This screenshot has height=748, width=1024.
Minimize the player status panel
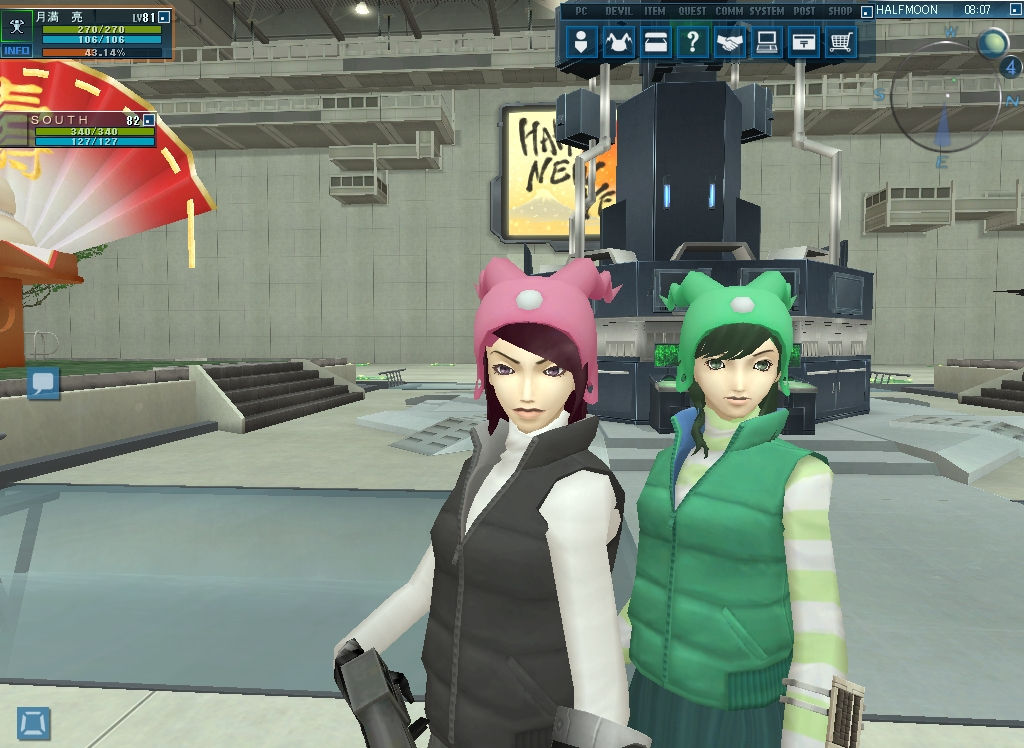[x=164, y=17]
